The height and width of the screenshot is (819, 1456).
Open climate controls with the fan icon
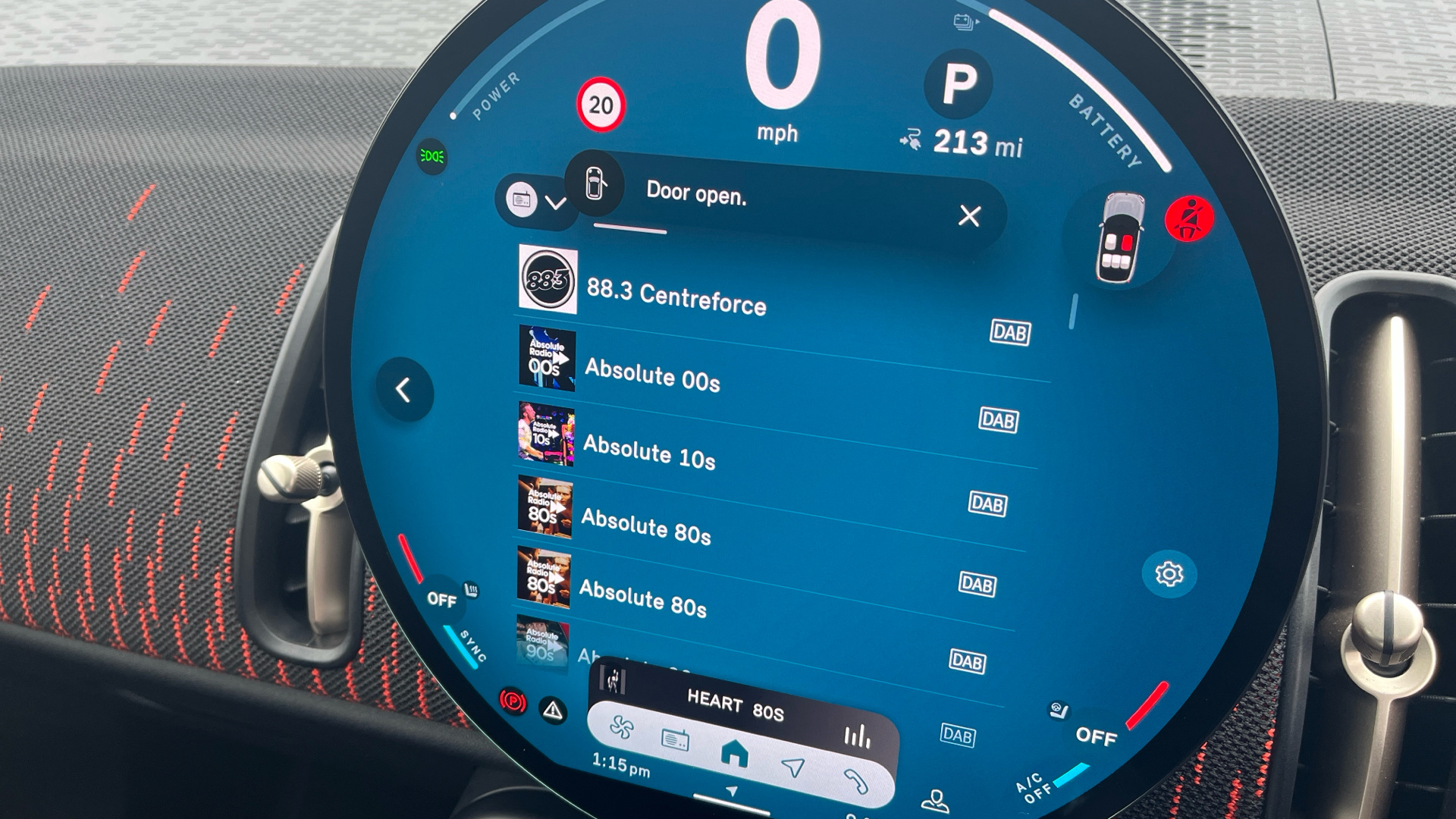point(622,729)
